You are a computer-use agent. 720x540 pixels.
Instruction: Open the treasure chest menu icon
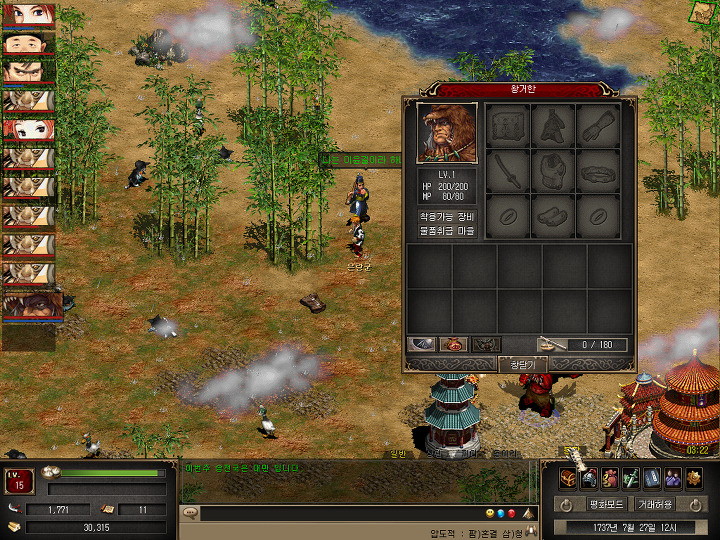click(569, 478)
